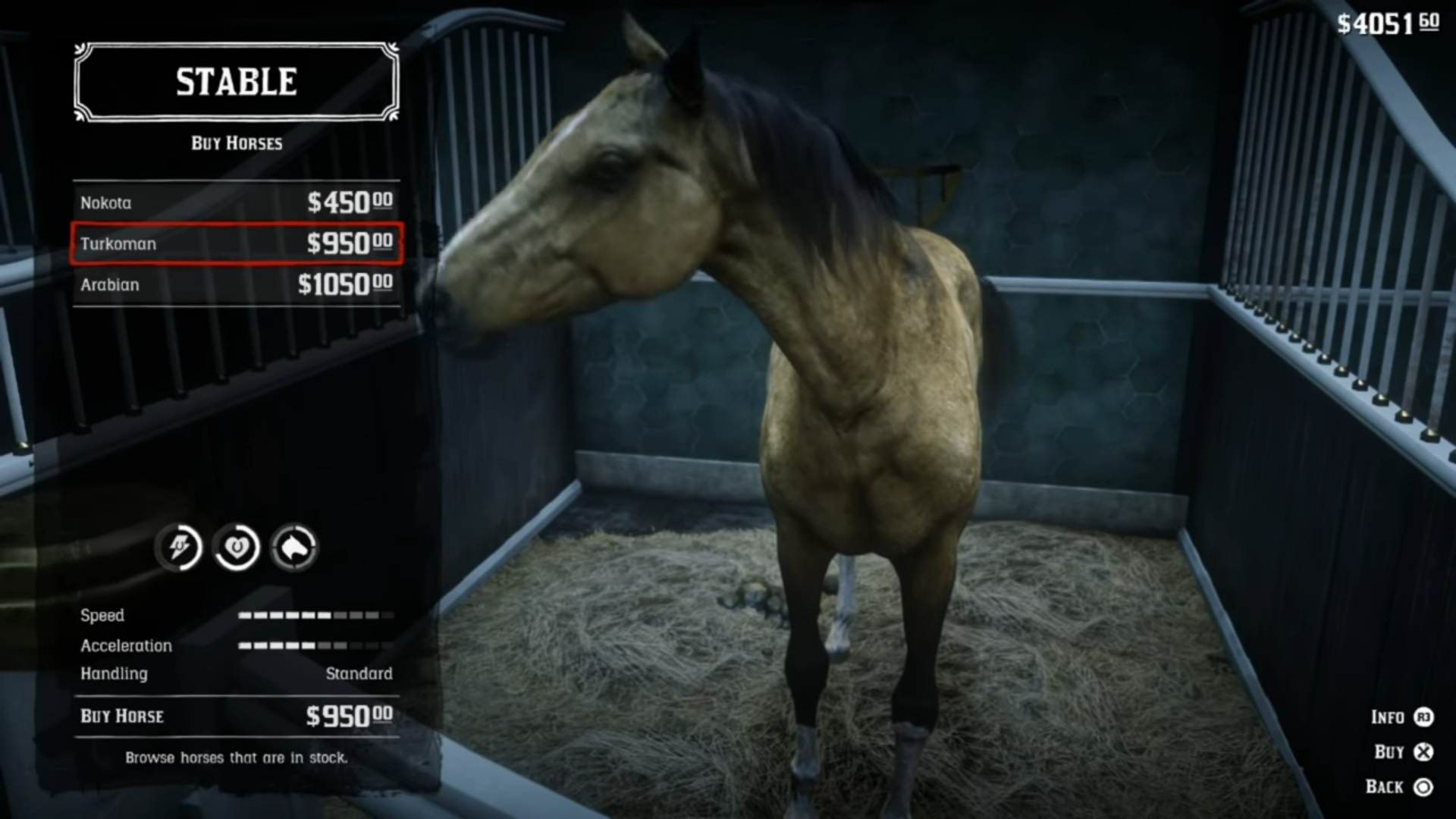Click the Buy Horses section header
This screenshot has height=819, width=1456.
[x=236, y=143]
